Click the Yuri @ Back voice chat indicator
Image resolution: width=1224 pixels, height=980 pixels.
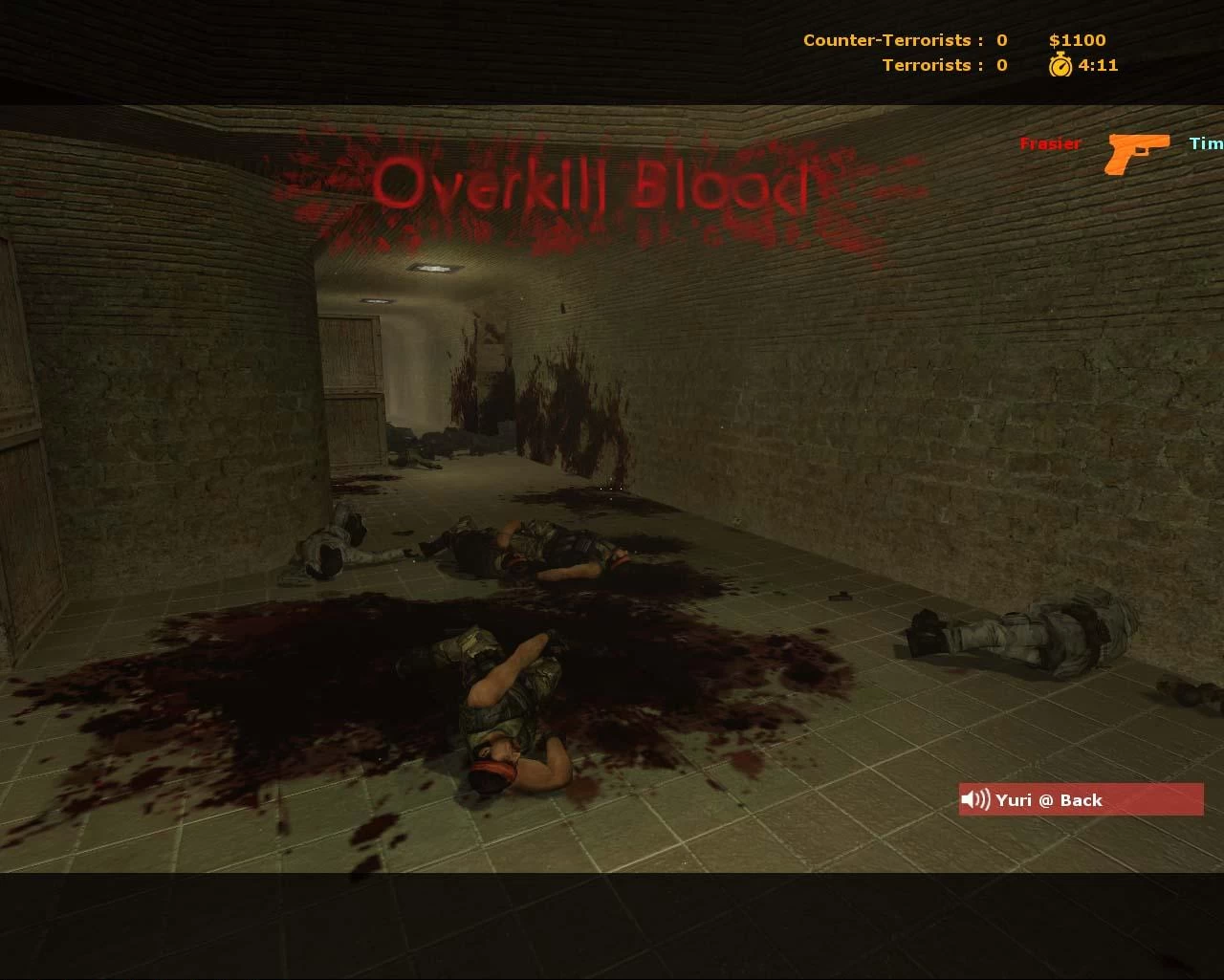[x=1080, y=800]
